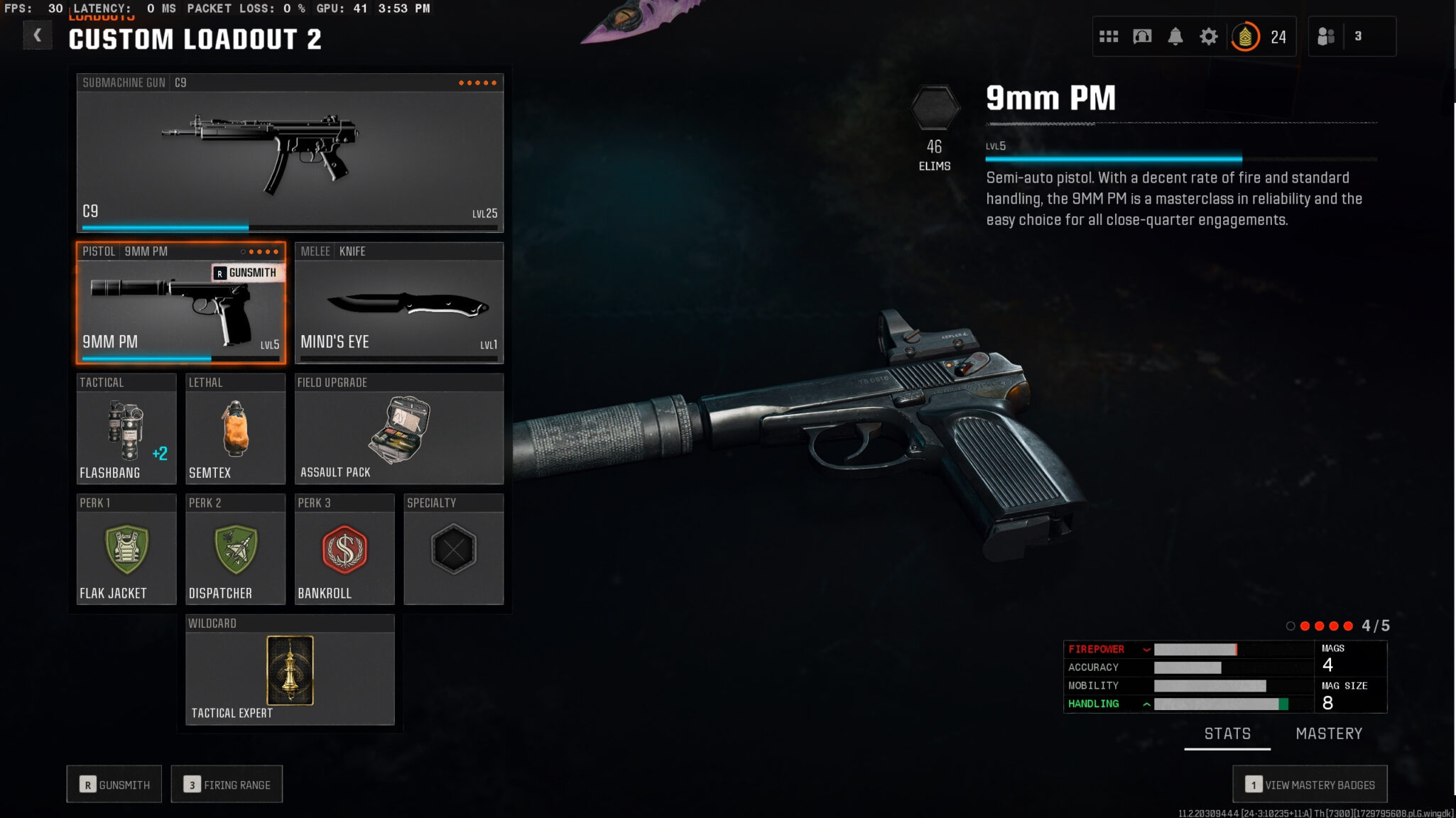Open settings via the gear icon
The width and height of the screenshot is (1456, 818).
(1208, 36)
